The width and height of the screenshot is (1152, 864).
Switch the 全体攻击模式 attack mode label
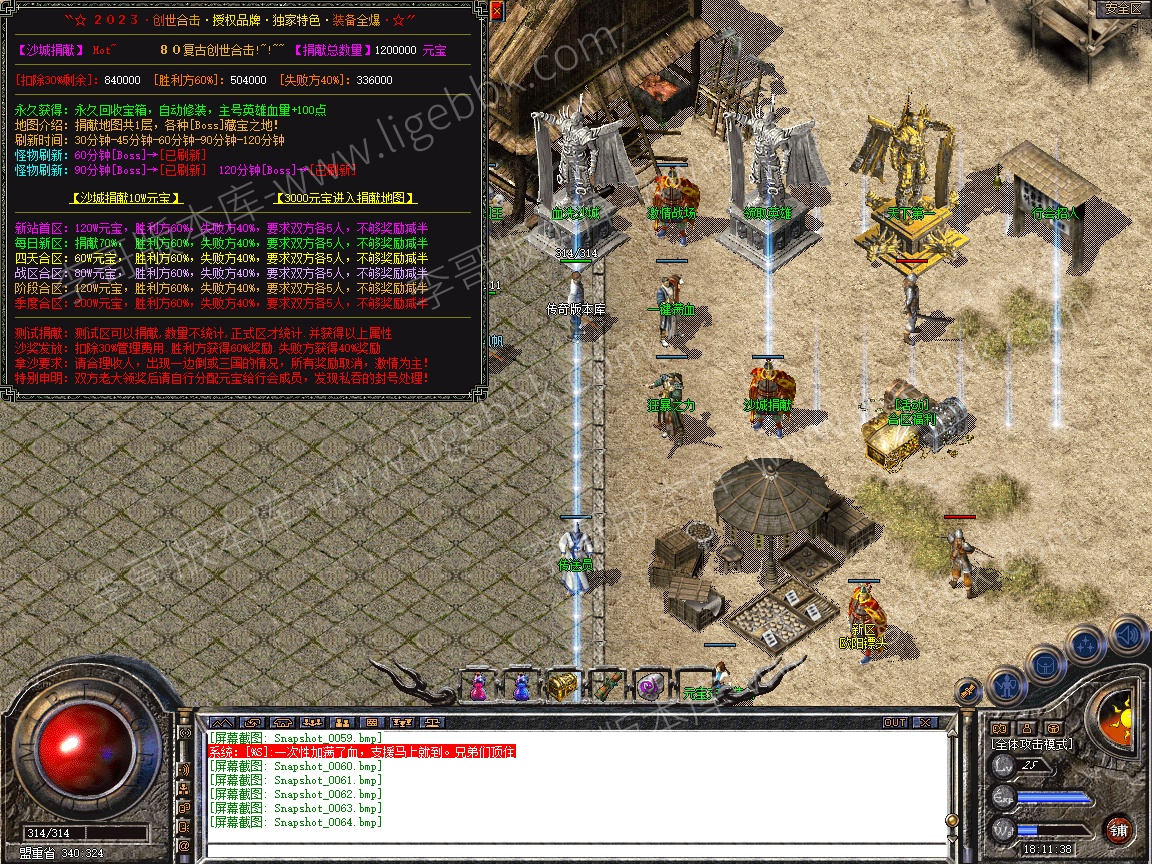coord(1031,744)
